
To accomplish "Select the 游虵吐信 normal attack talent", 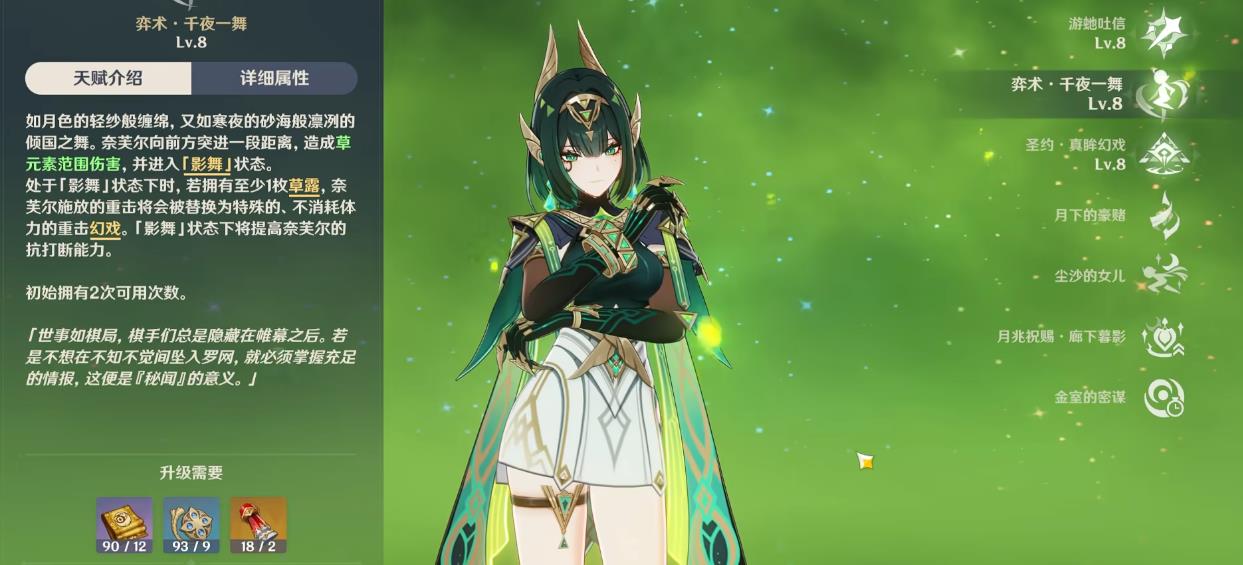I will pyautogui.click(x=1164, y=33).
